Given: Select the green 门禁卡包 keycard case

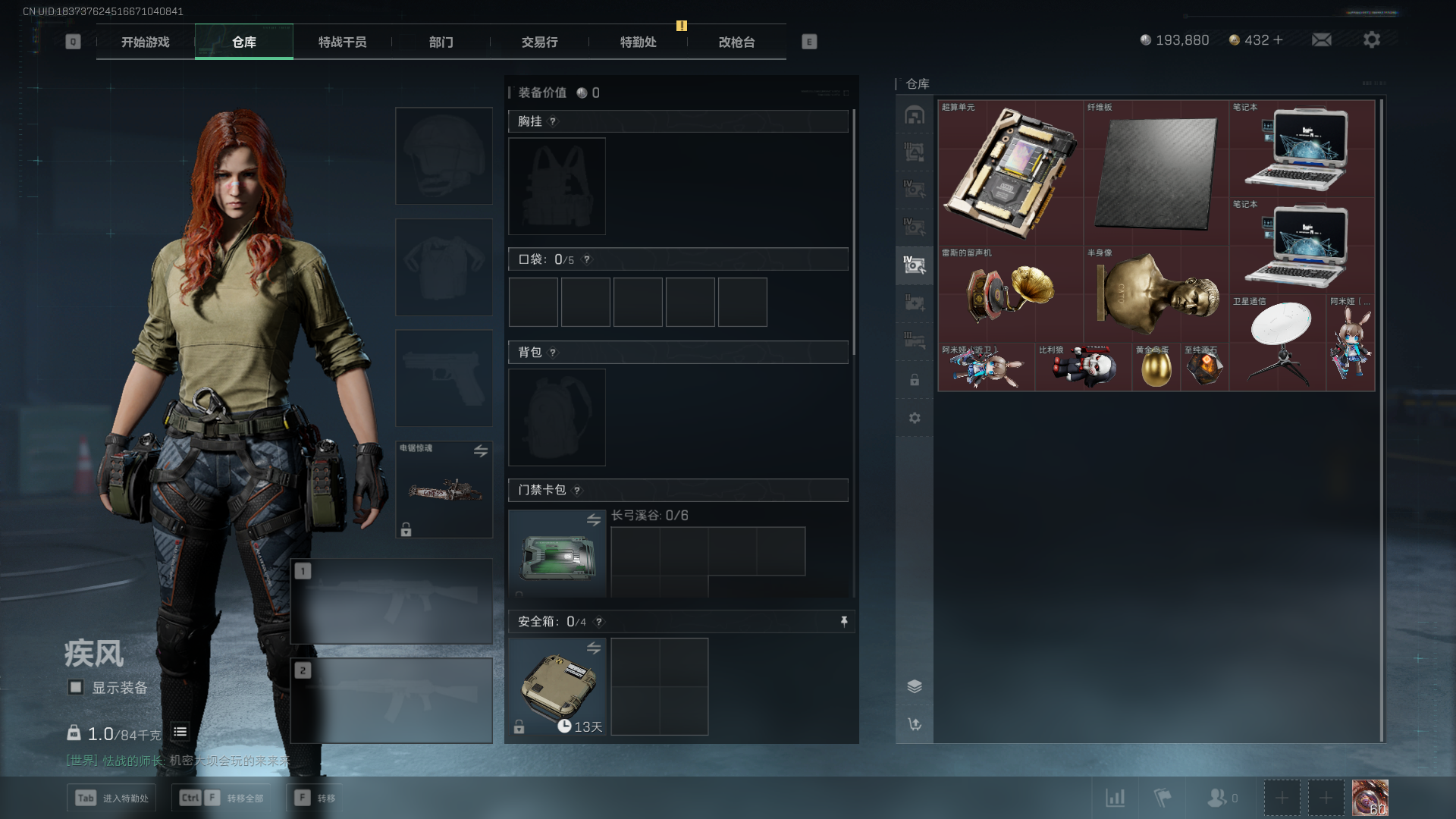Looking at the screenshot, I should click(x=557, y=555).
